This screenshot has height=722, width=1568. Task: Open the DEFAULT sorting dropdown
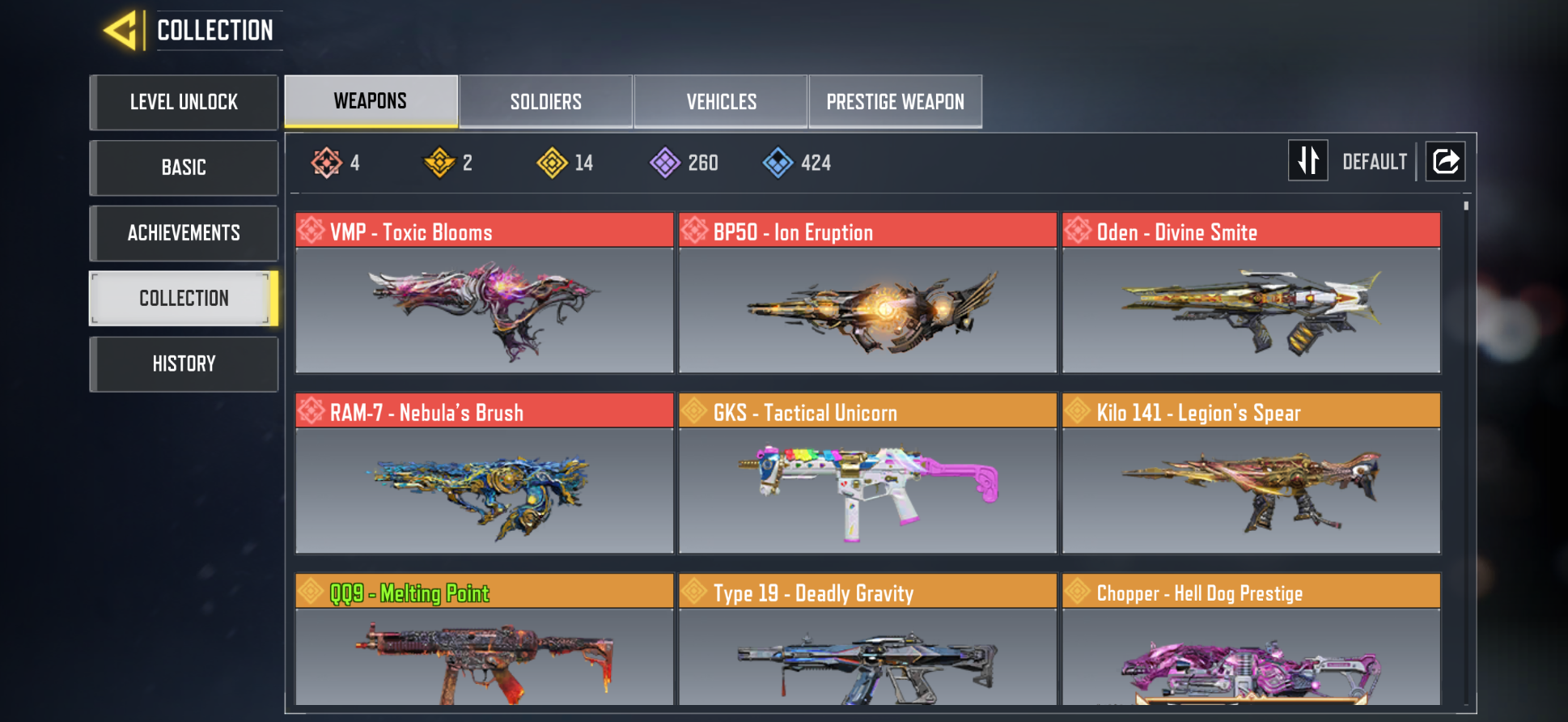(x=1374, y=161)
